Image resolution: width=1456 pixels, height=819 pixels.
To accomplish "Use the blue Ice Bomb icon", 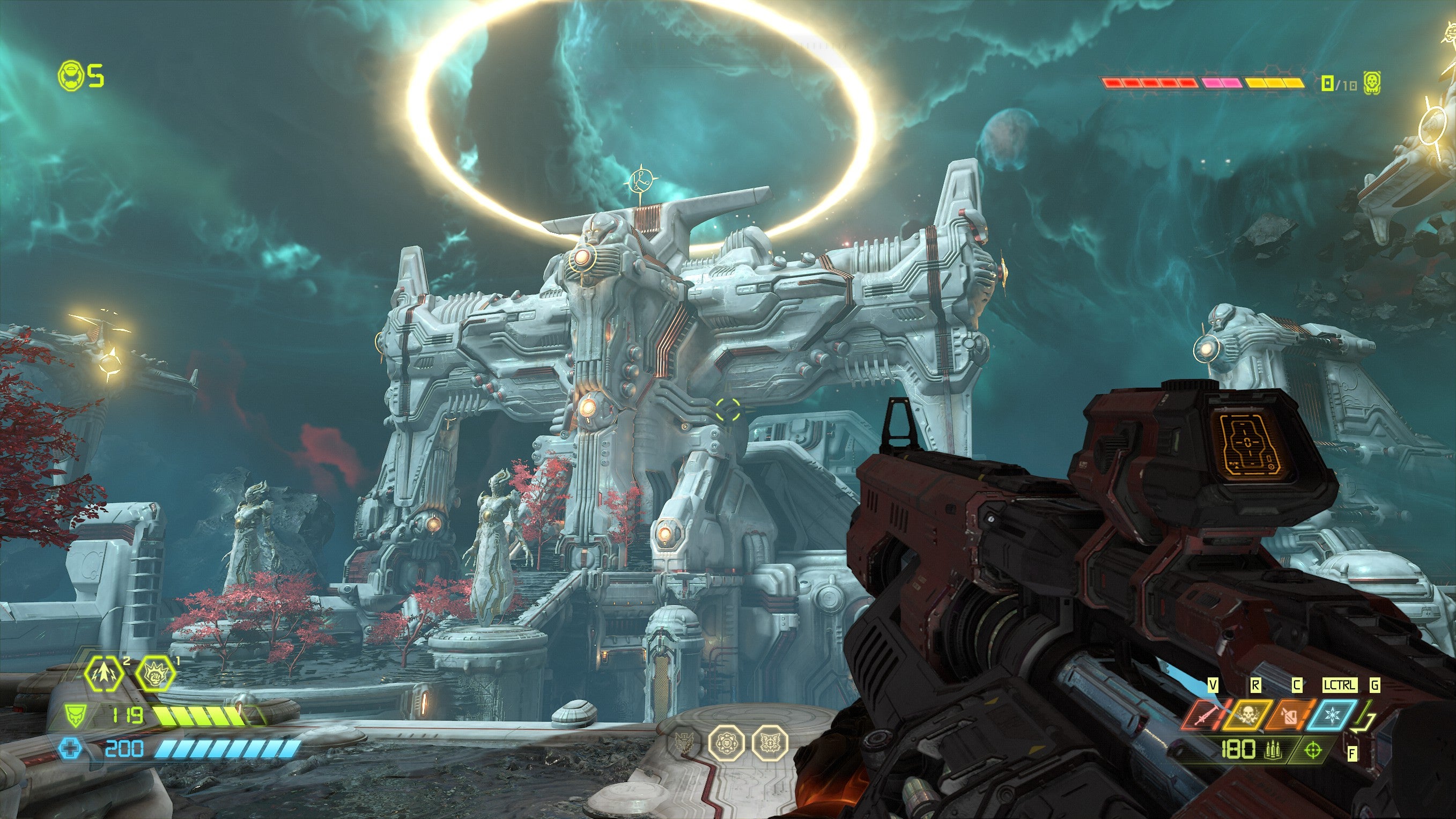I will click(x=1331, y=715).
